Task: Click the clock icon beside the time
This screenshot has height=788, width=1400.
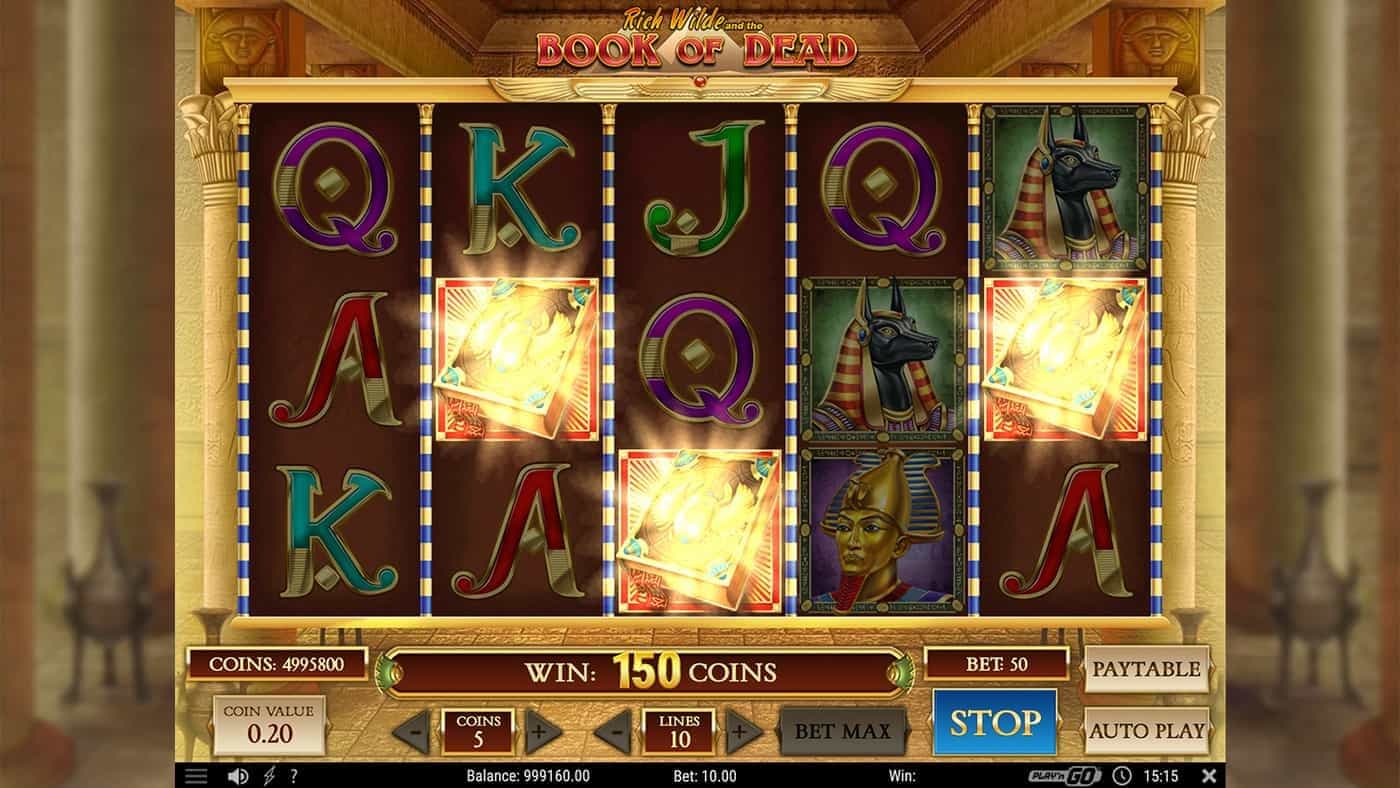Action: (1123, 776)
